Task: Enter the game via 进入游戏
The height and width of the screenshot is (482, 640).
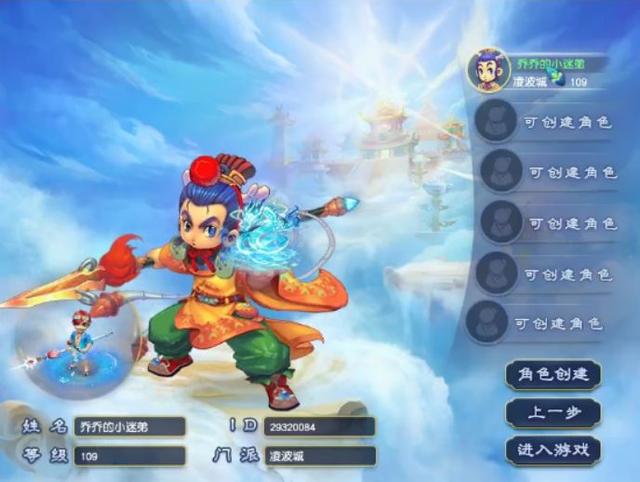Action: (x=553, y=450)
